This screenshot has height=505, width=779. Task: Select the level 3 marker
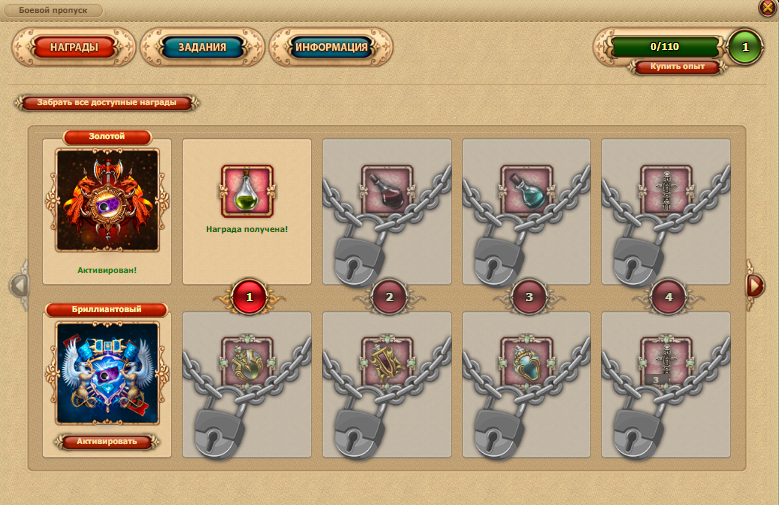click(527, 296)
